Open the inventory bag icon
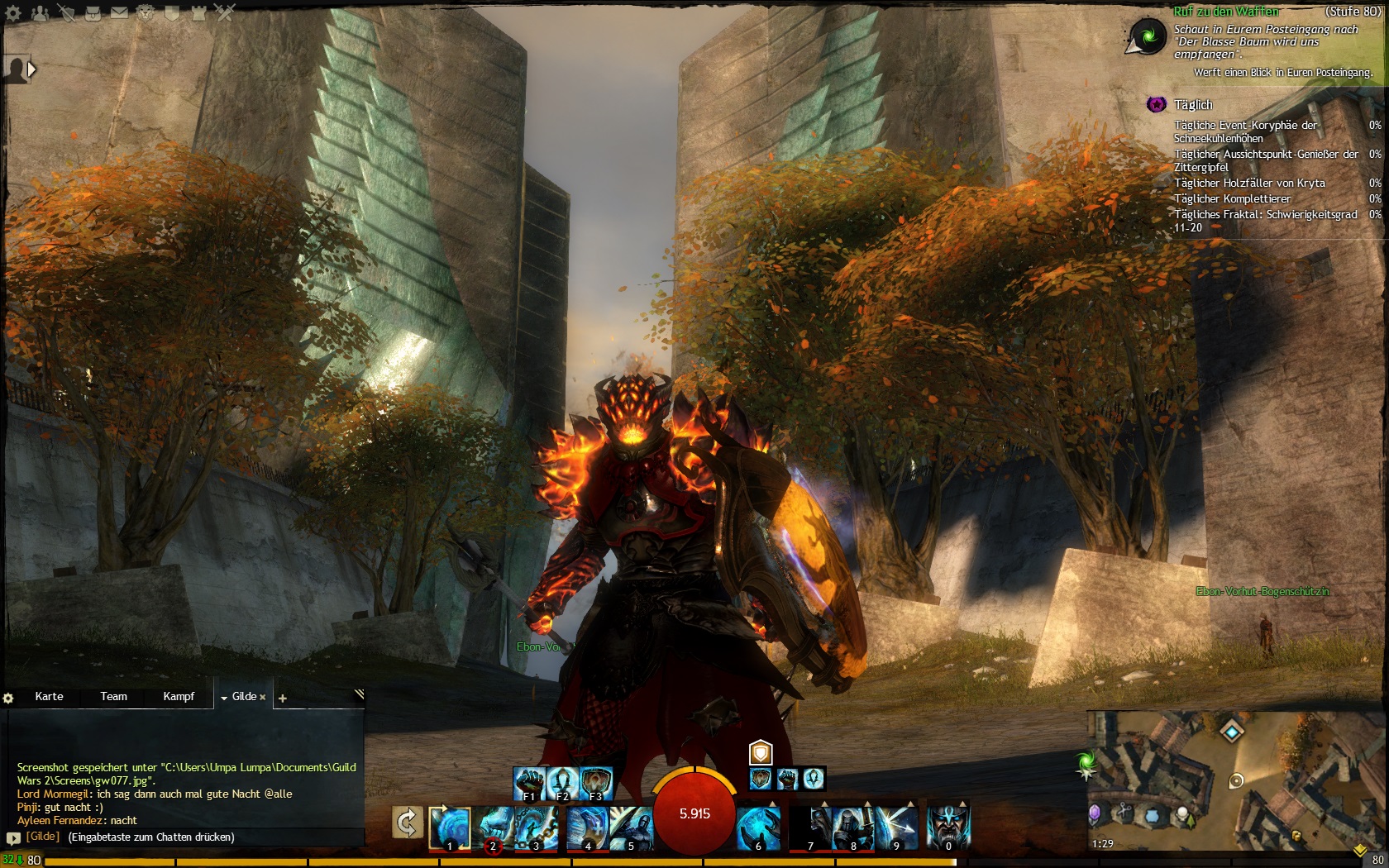The image size is (1389, 868). (x=93, y=12)
